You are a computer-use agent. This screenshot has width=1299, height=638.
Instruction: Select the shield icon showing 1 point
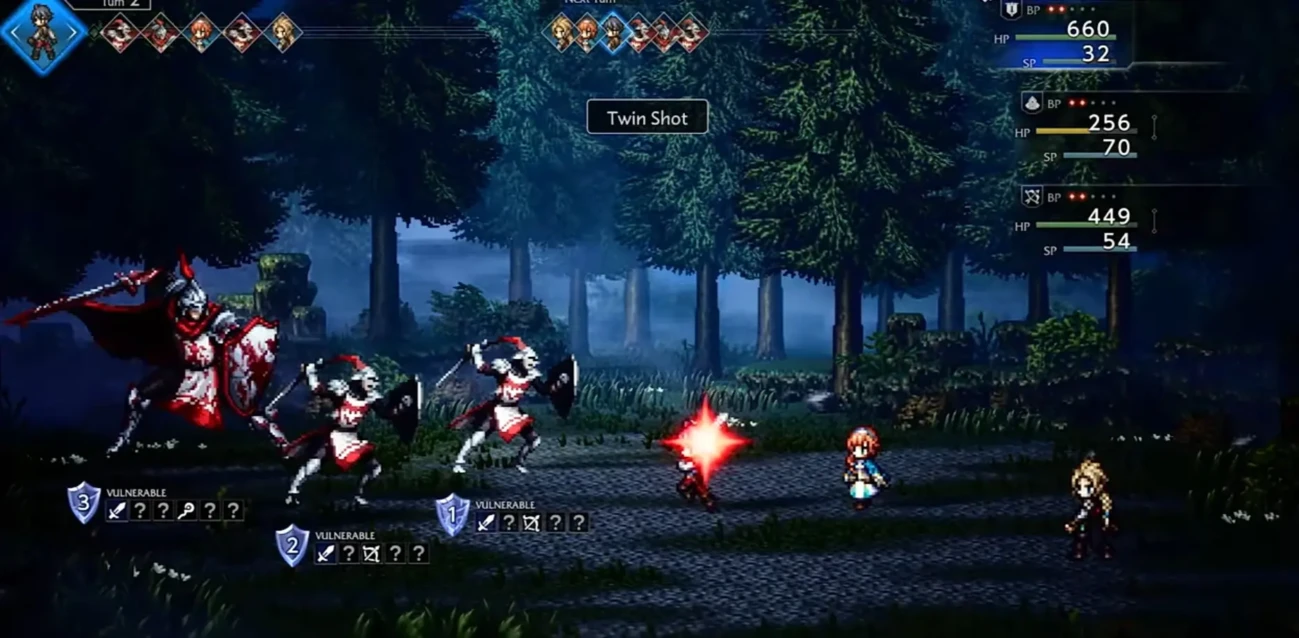(453, 515)
